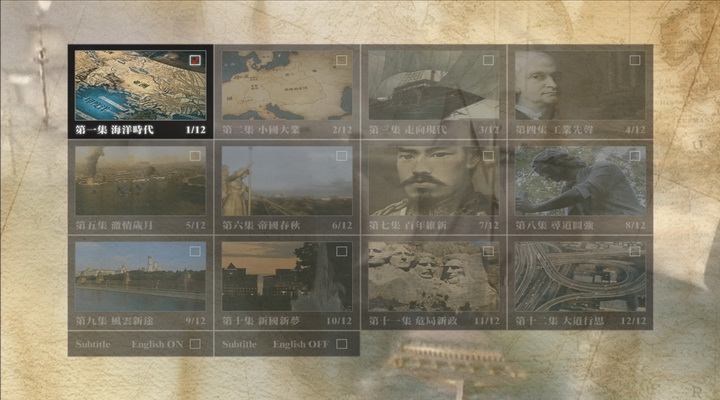The width and height of the screenshot is (720, 400).
Task: Play episode 8 尋道圖強
Action: (x=580, y=187)
